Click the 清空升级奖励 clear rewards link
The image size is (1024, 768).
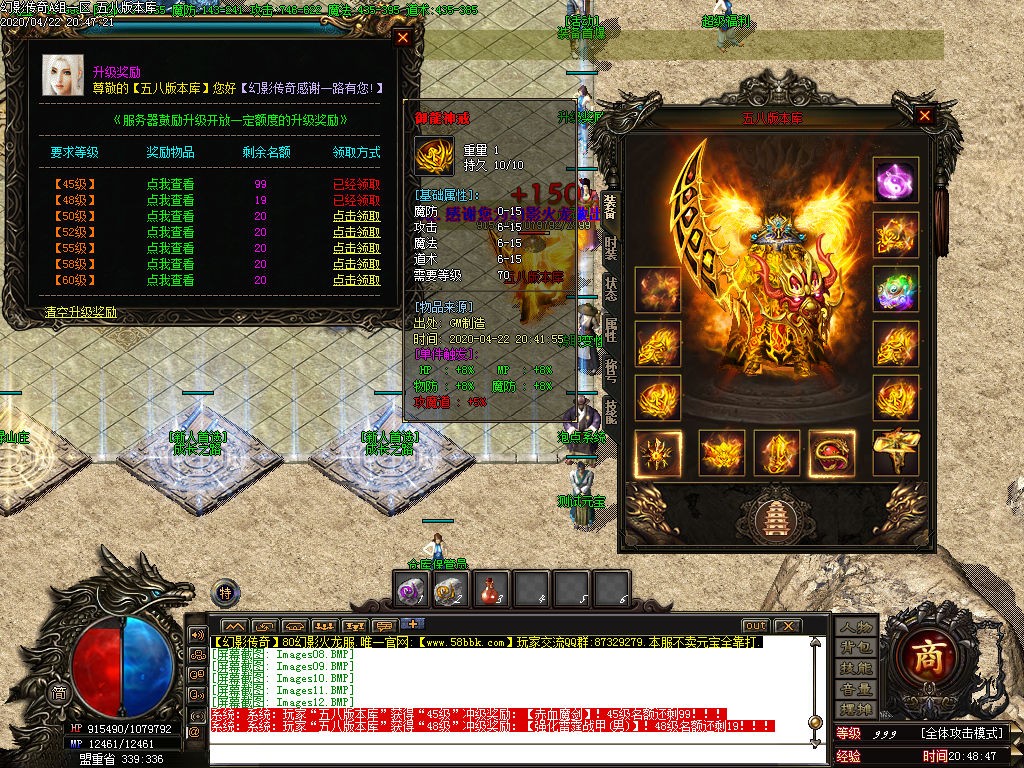tap(80, 312)
